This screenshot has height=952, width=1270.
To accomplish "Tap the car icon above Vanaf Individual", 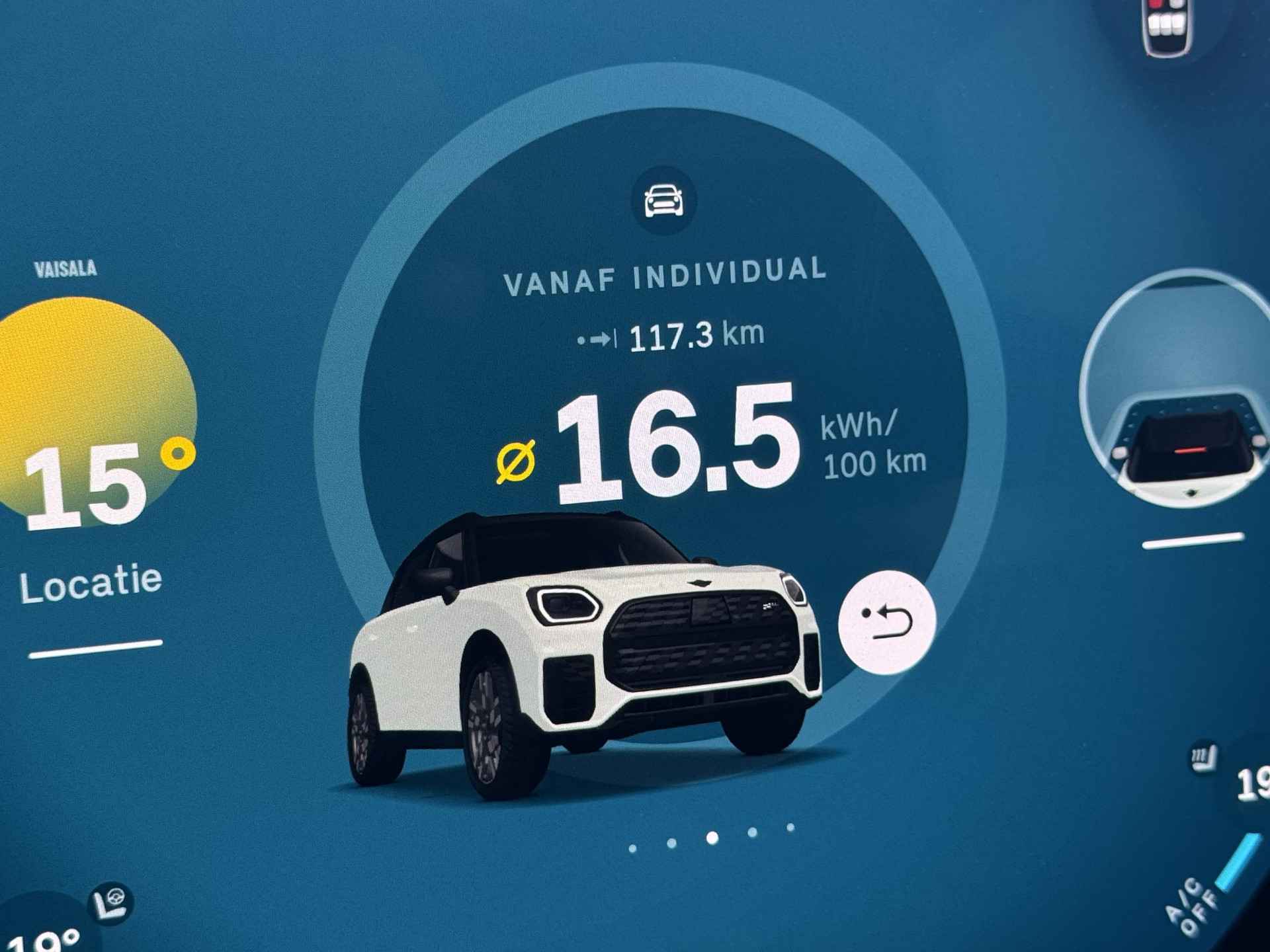I will click(x=663, y=200).
